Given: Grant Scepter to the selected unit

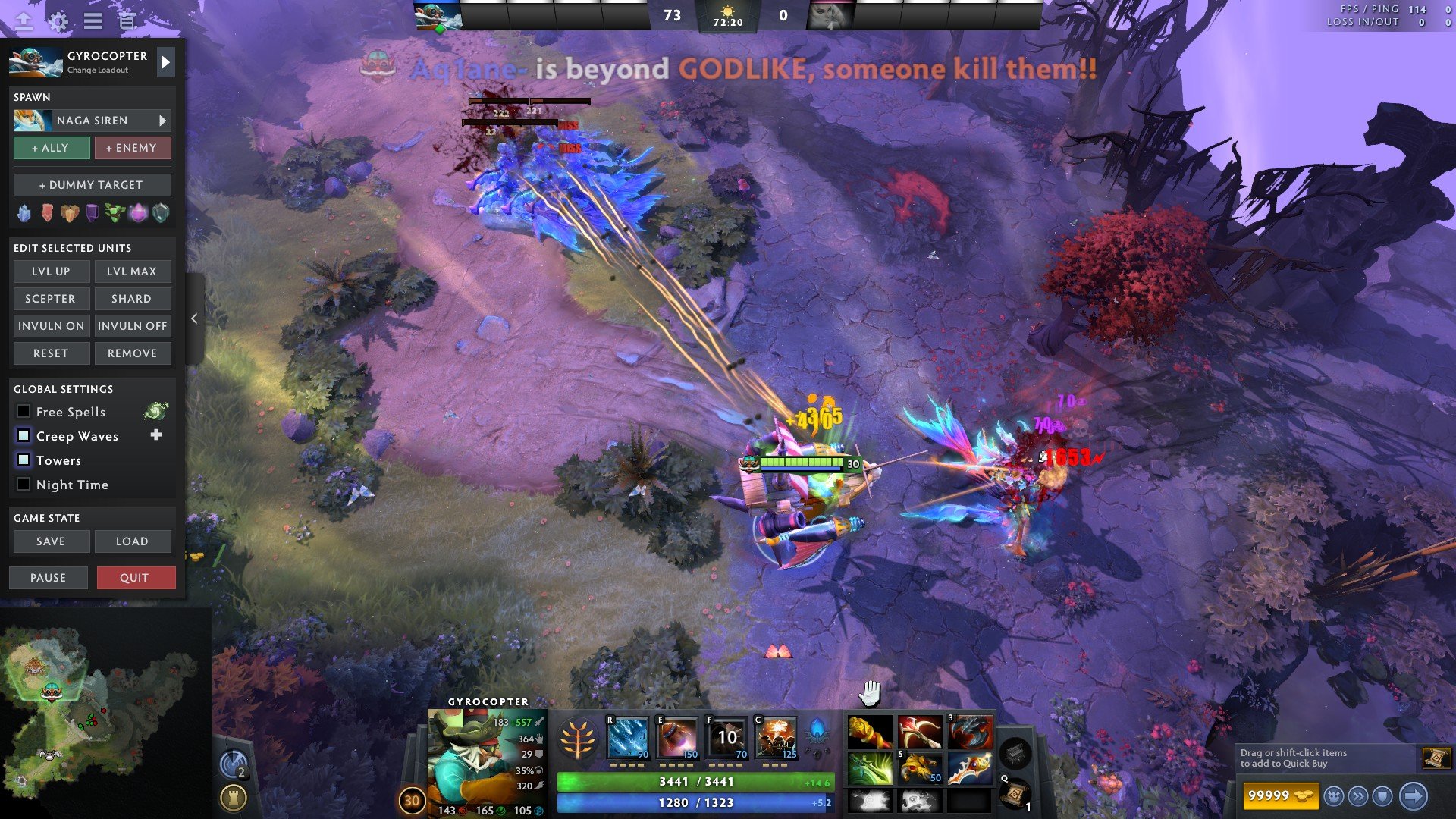Looking at the screenshot, I should pos(51,299).
